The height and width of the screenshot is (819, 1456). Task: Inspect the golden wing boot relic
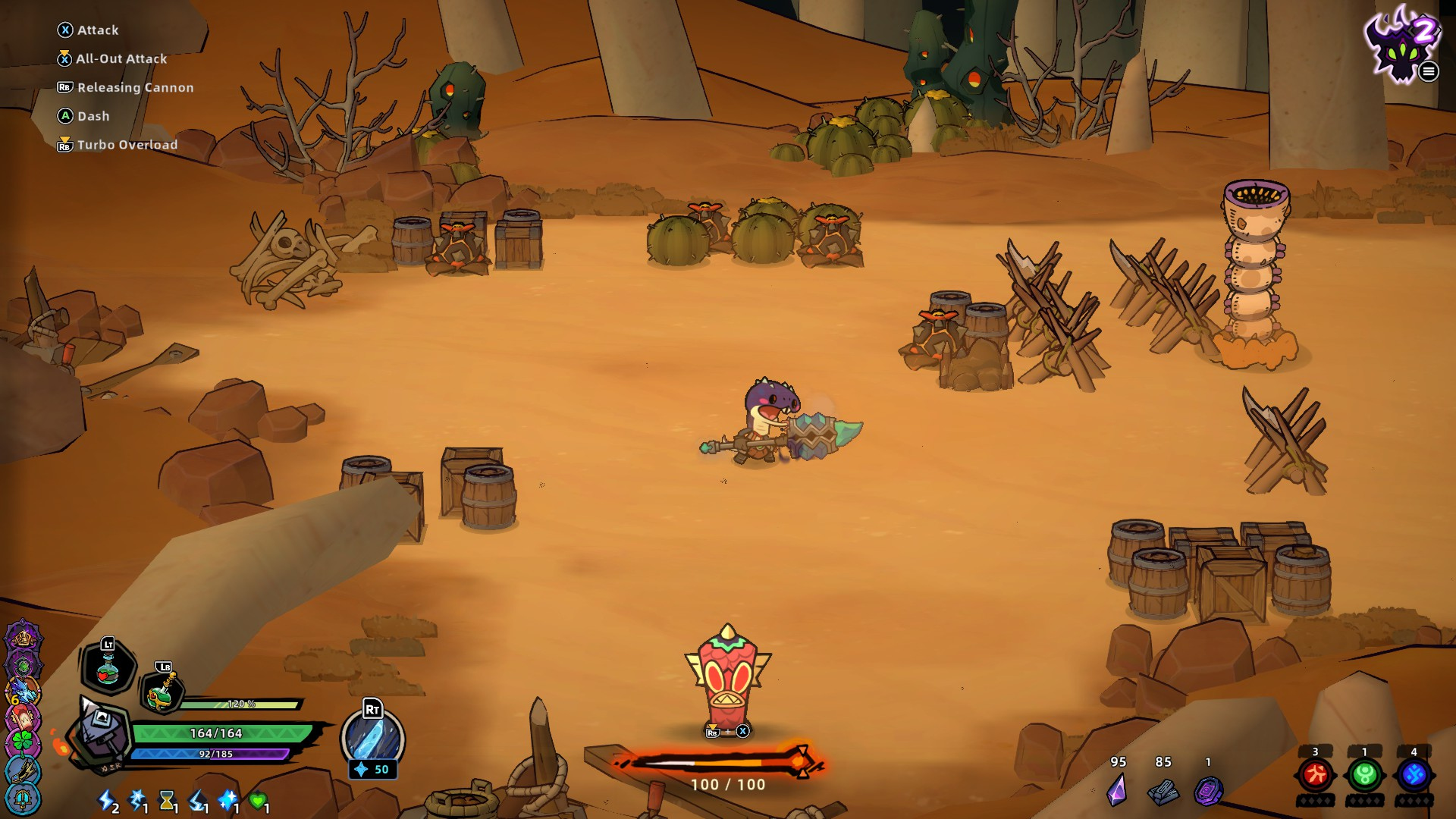pyautogui.click(x=23, y=769)
